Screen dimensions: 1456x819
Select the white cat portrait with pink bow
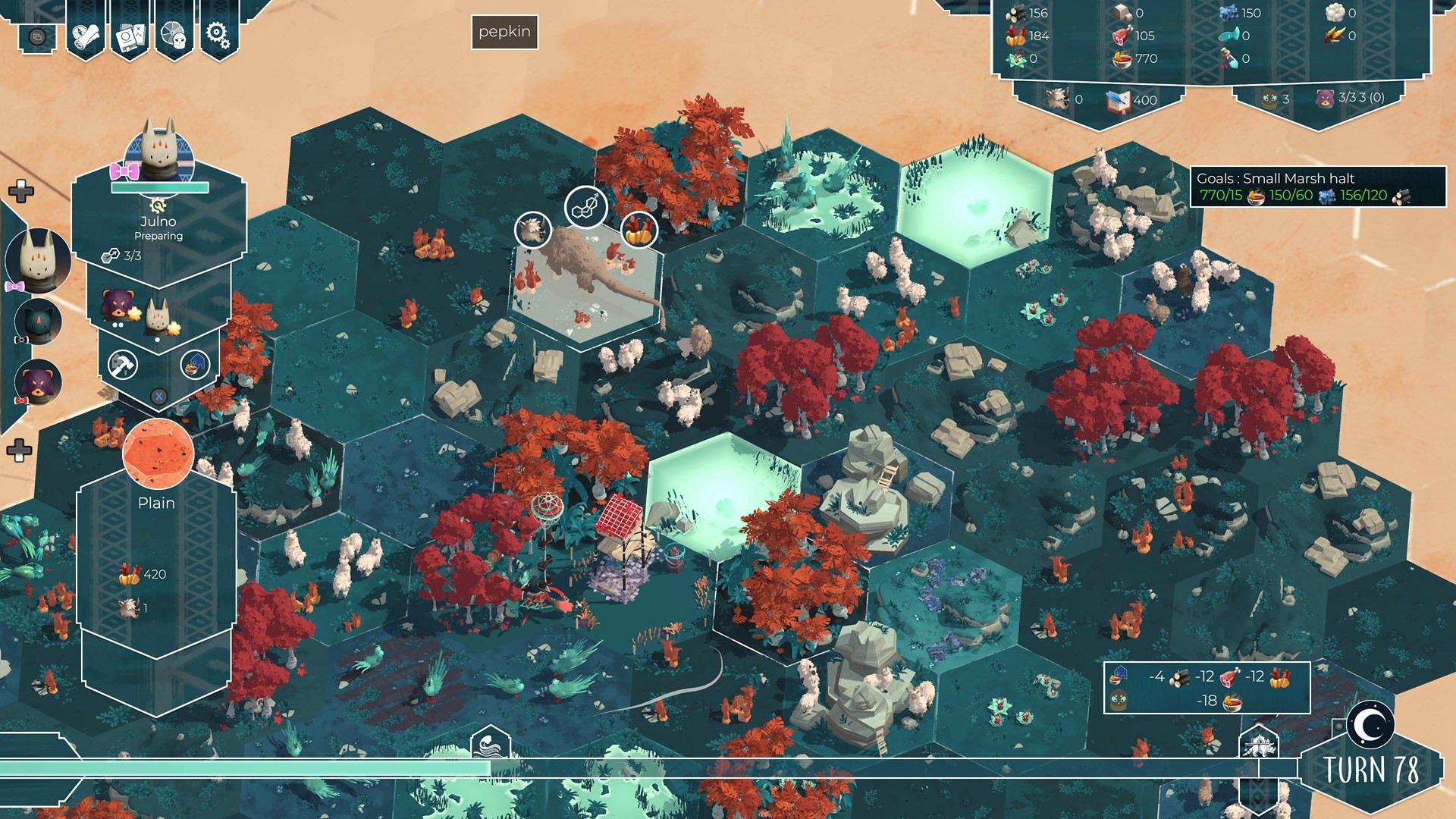pos(38,259)
